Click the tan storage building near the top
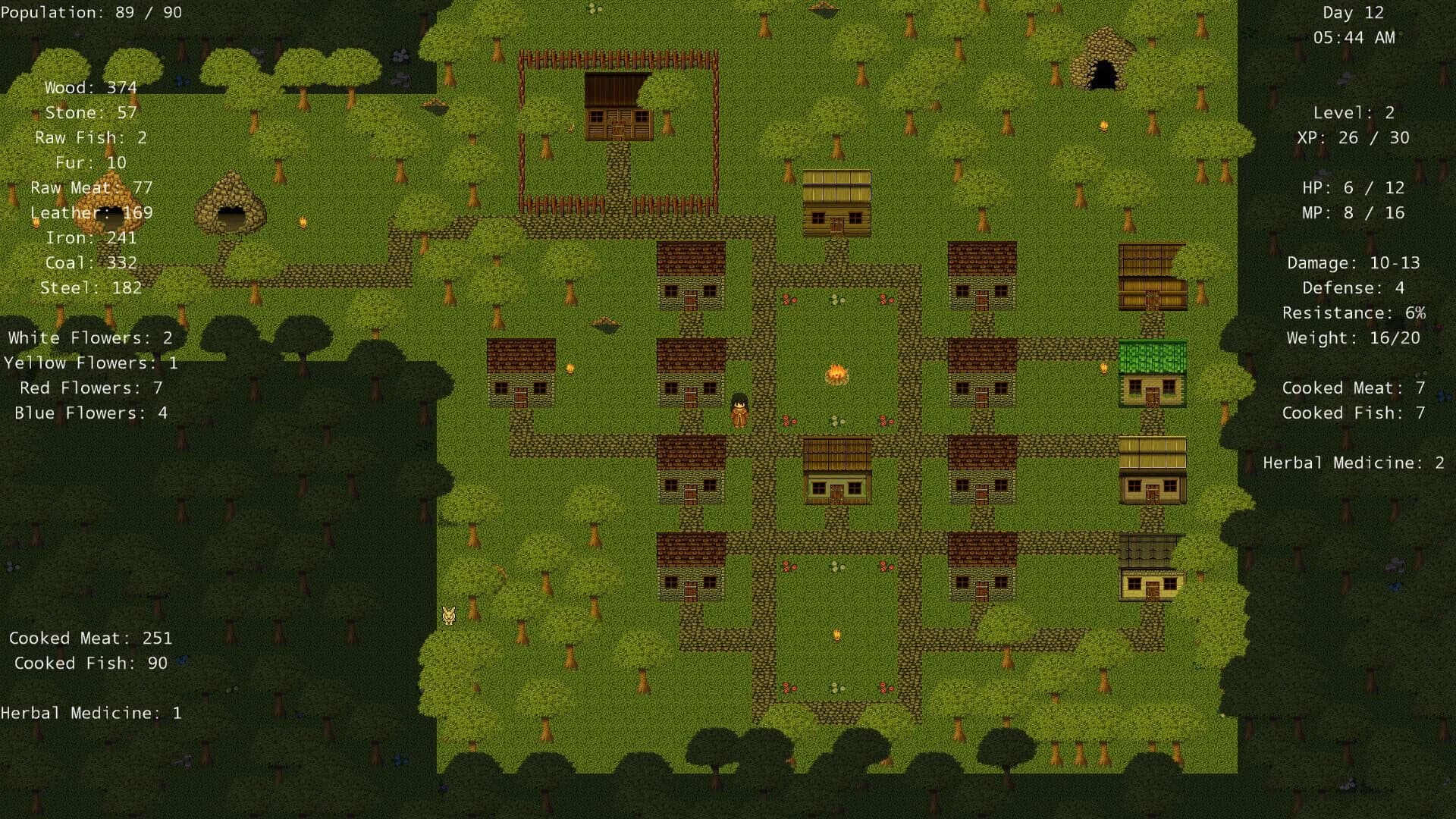The height and width of the screenshot is (819, 1456). point(837,201)
